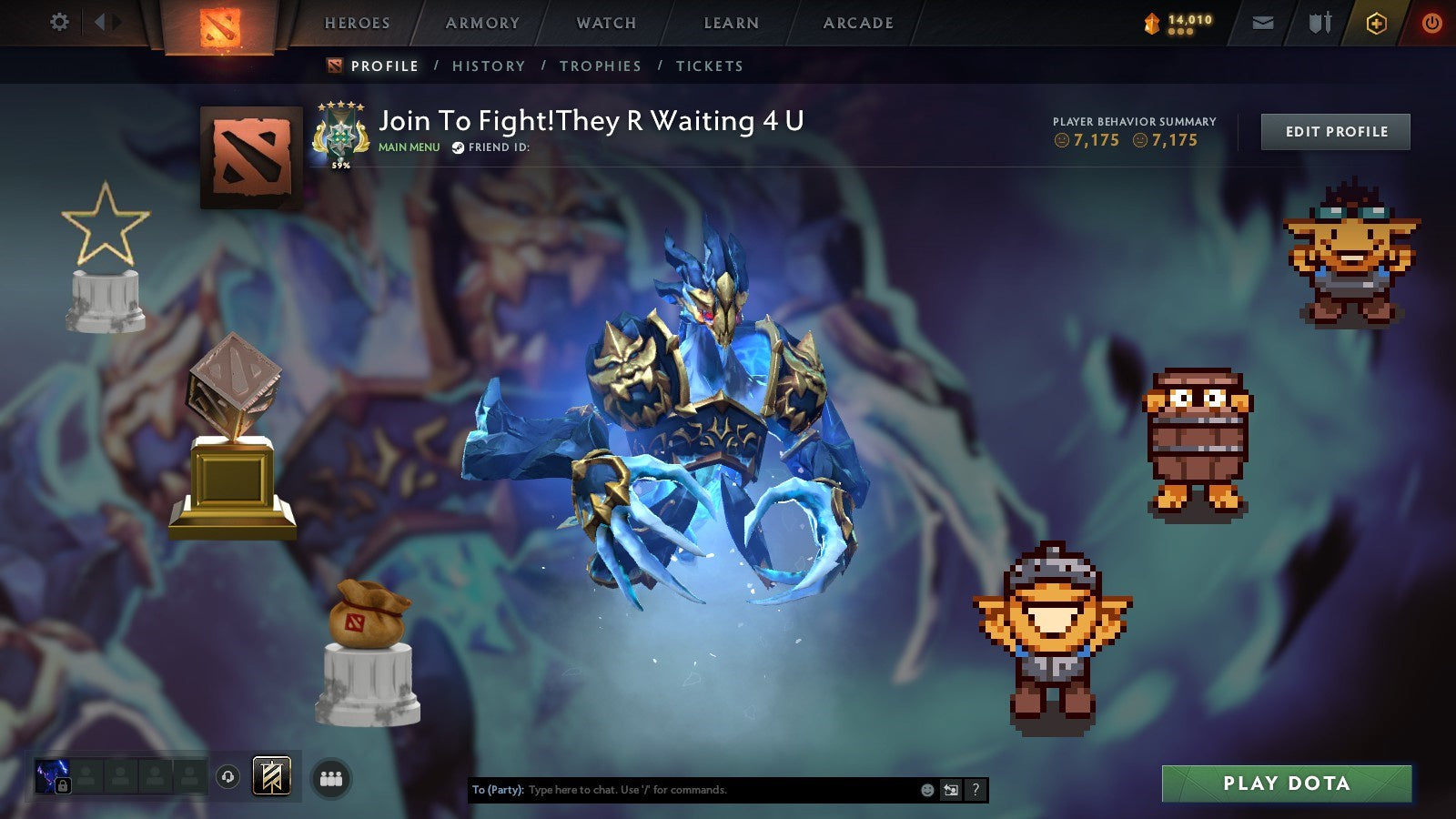The image size is (1456, 819).
Task: Open the settings gear in the top left
Action: coord(60,22)
